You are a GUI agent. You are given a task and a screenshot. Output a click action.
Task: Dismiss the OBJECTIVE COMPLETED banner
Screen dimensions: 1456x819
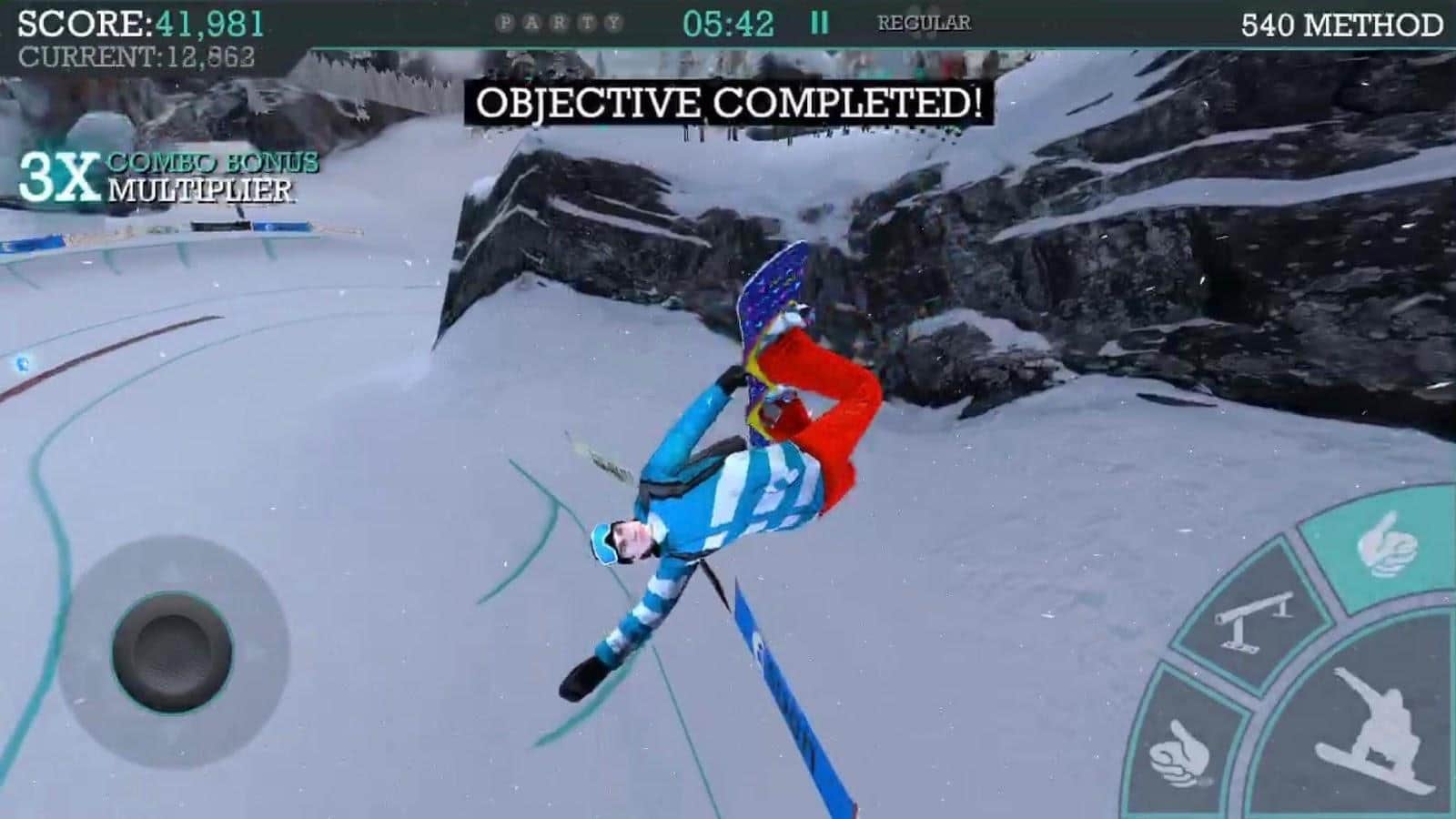pyautogui.click(x=728, y=103)
